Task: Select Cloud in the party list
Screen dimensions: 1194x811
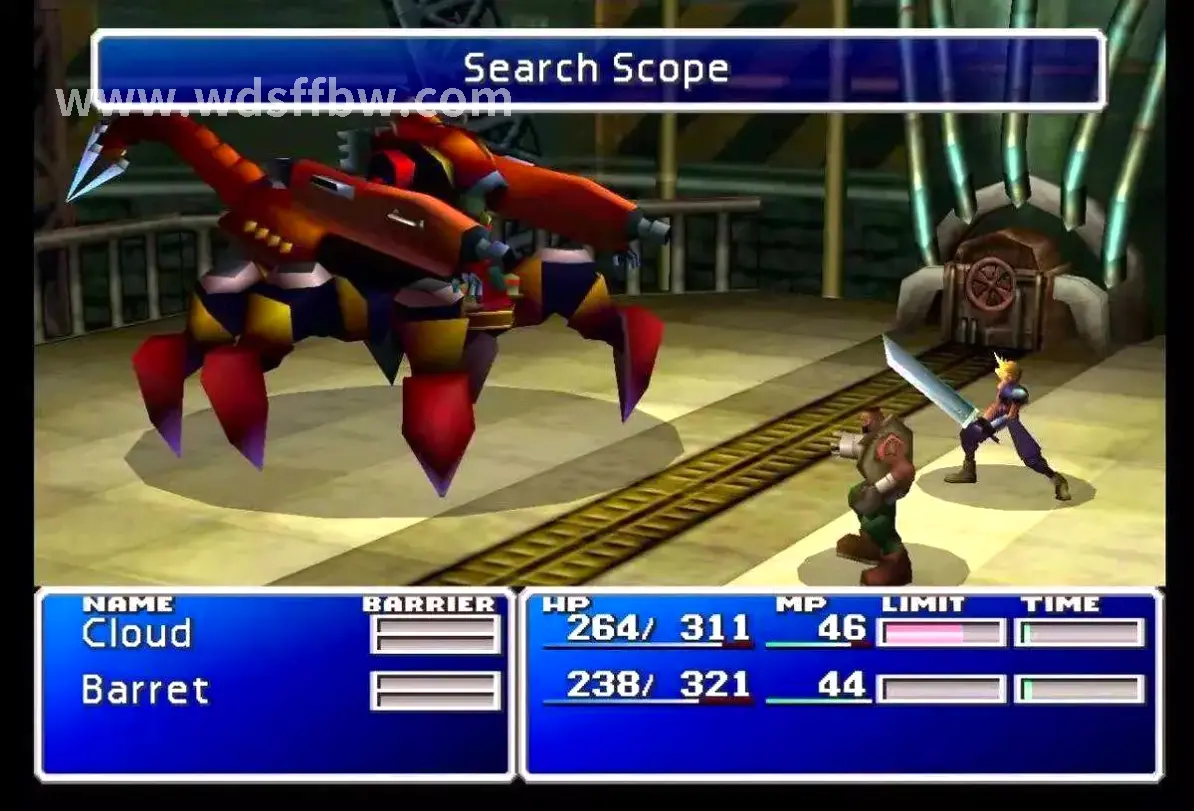Action: point(136,634)
